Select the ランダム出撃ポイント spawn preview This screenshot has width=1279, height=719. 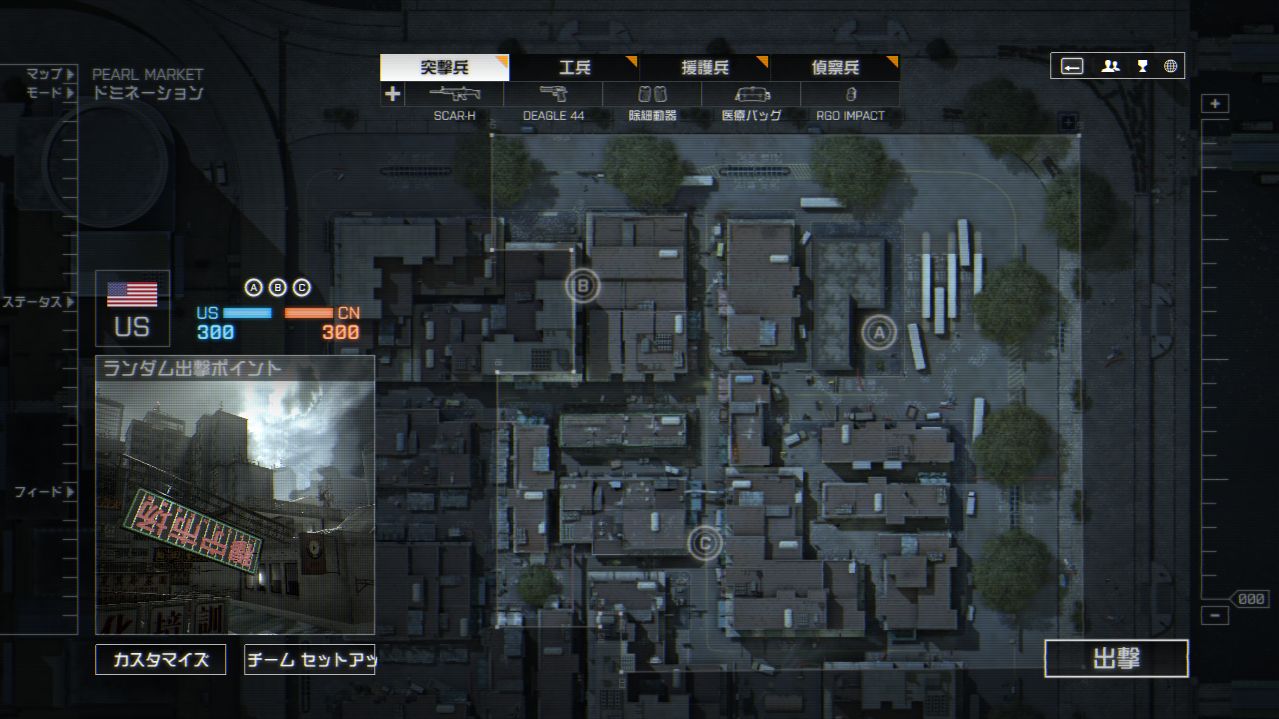pos(235,495)
